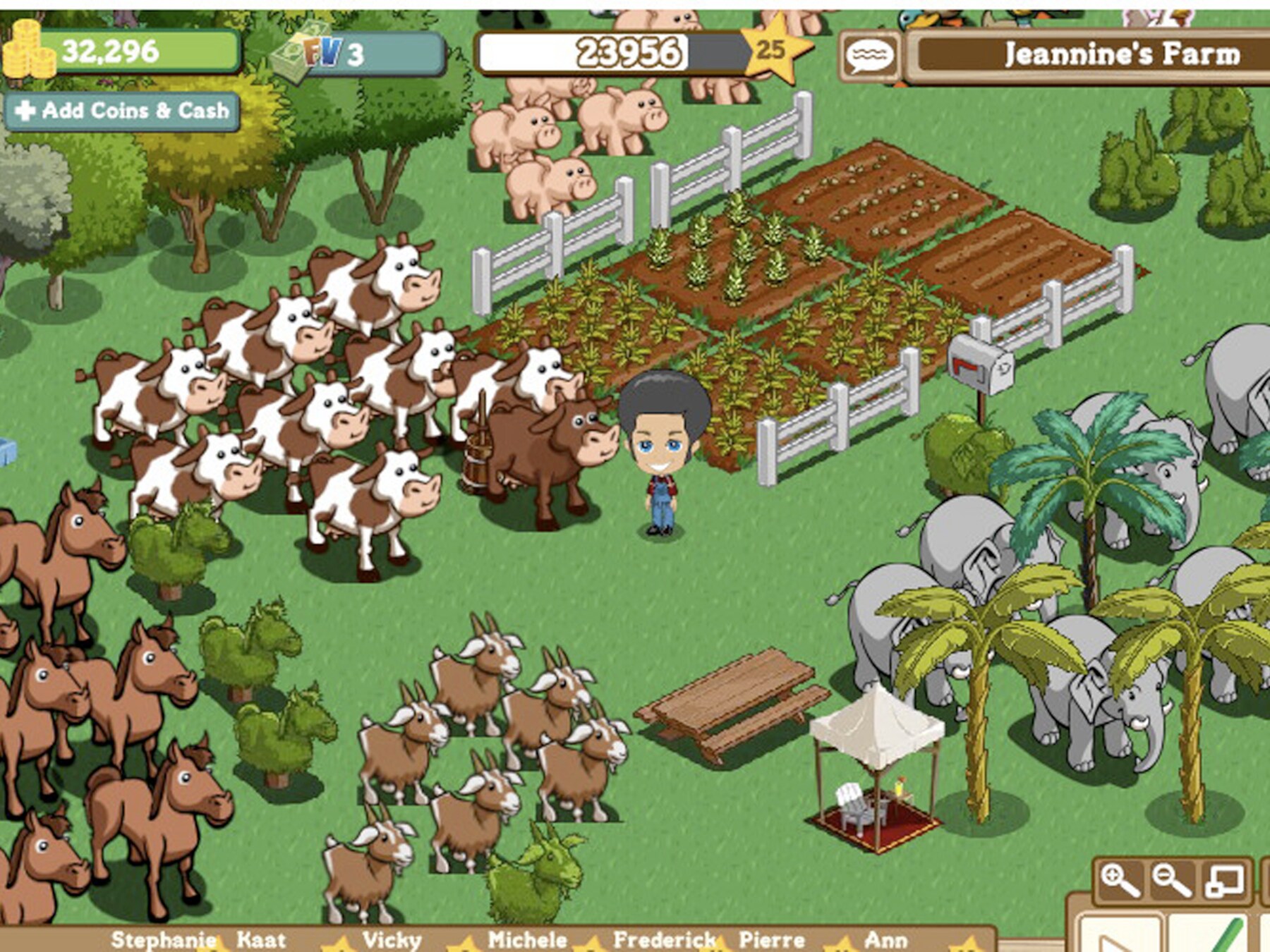The image size is (1270, 952).
Task: Click the Jeannine's Farm name banner
Action: (x=1122, y=54)
